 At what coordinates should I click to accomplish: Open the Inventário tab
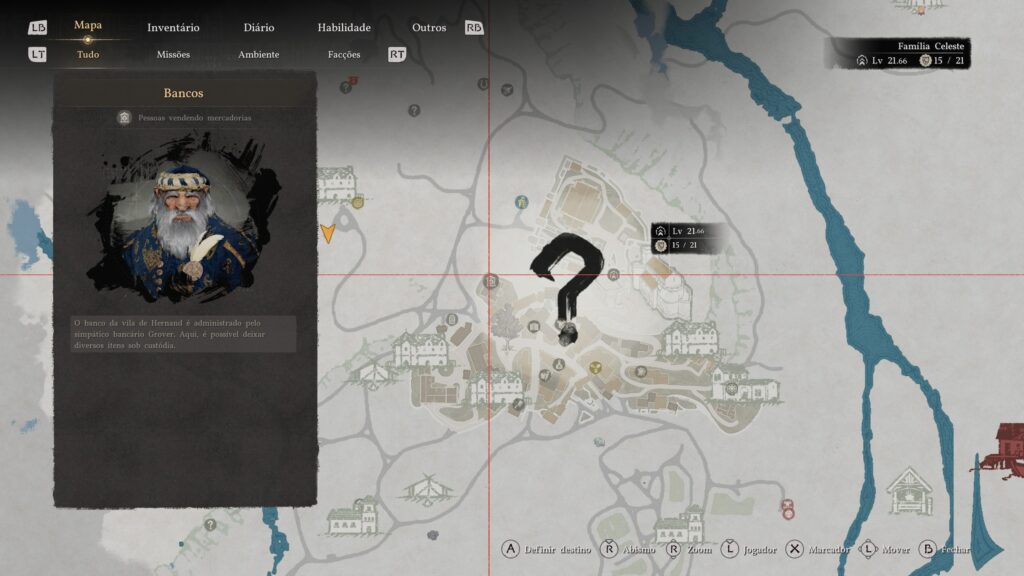(x=173, y=28)
